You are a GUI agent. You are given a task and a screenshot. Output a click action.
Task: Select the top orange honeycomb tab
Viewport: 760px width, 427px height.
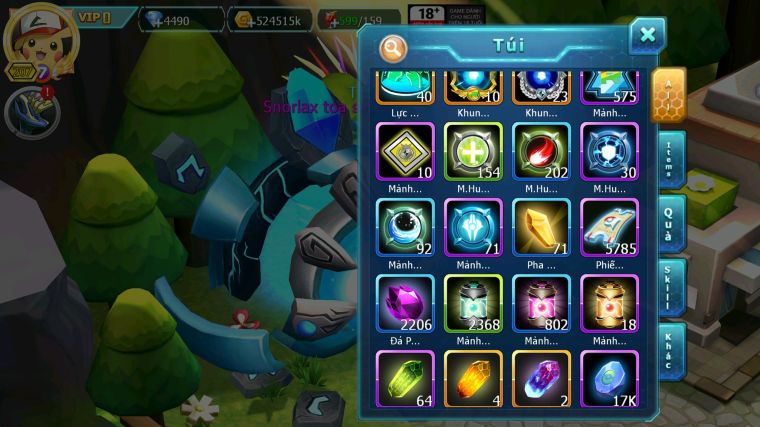(x=668, y=95)
